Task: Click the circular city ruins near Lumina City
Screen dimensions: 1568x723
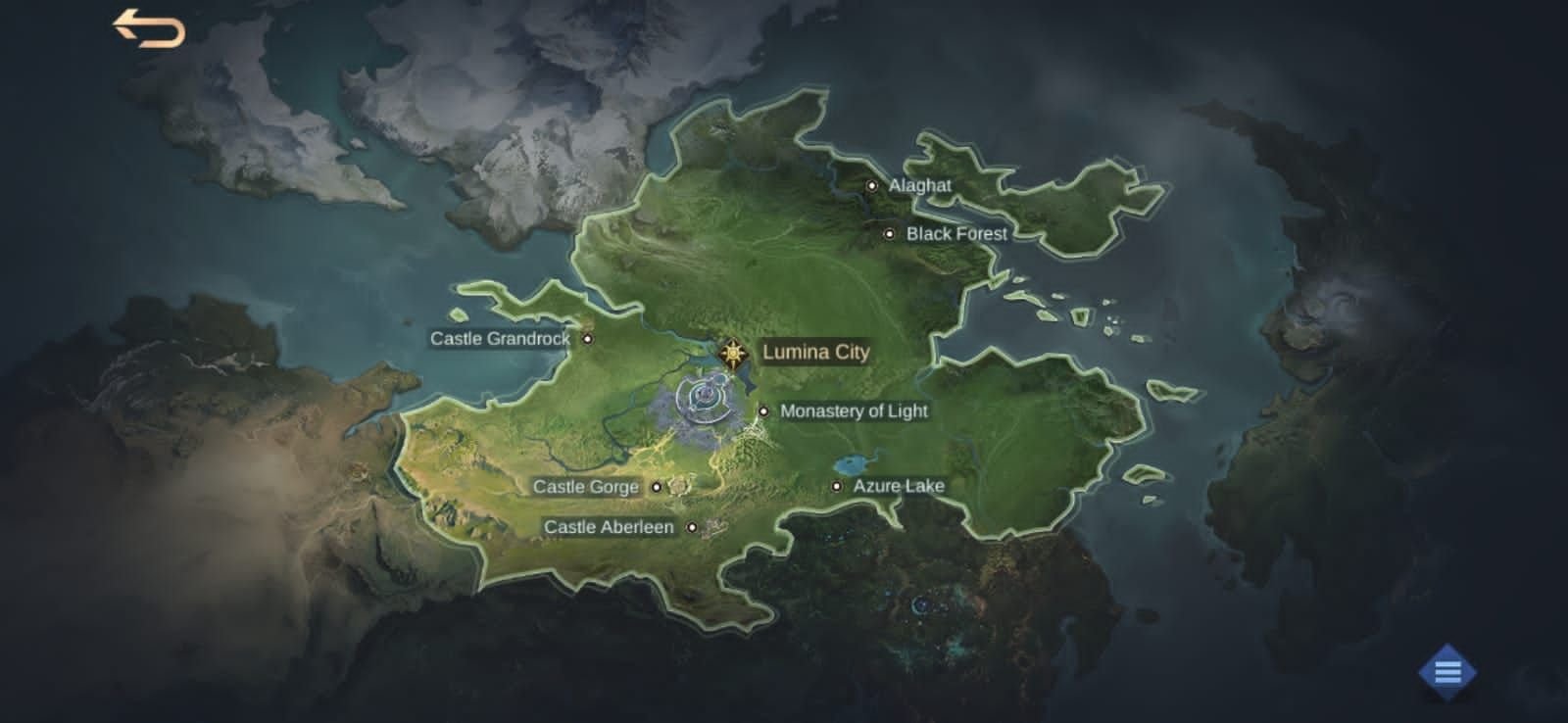Action: coord(704,400)
